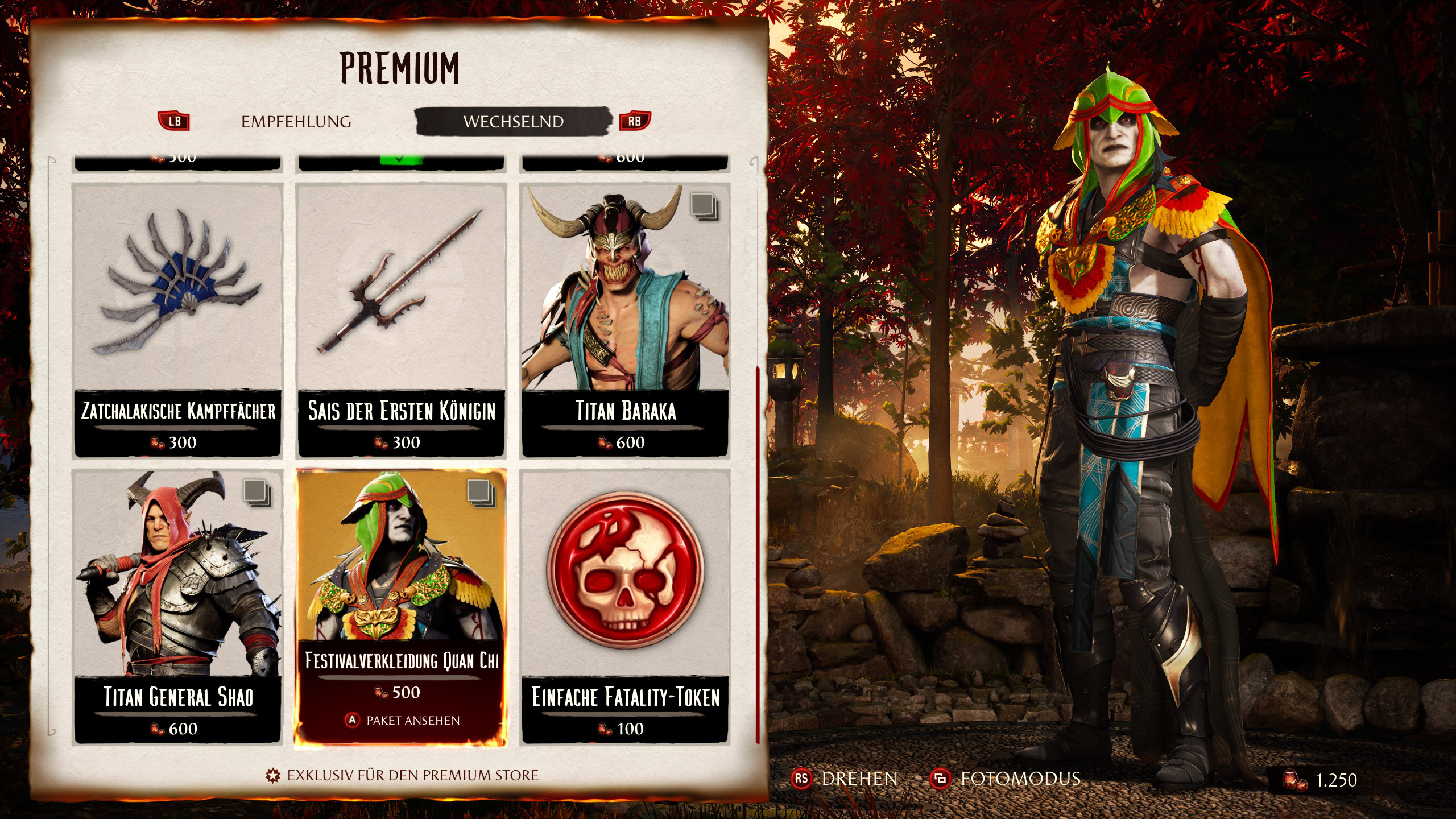Choose the Zatchalakische Kampffächer item

[178, 320]
